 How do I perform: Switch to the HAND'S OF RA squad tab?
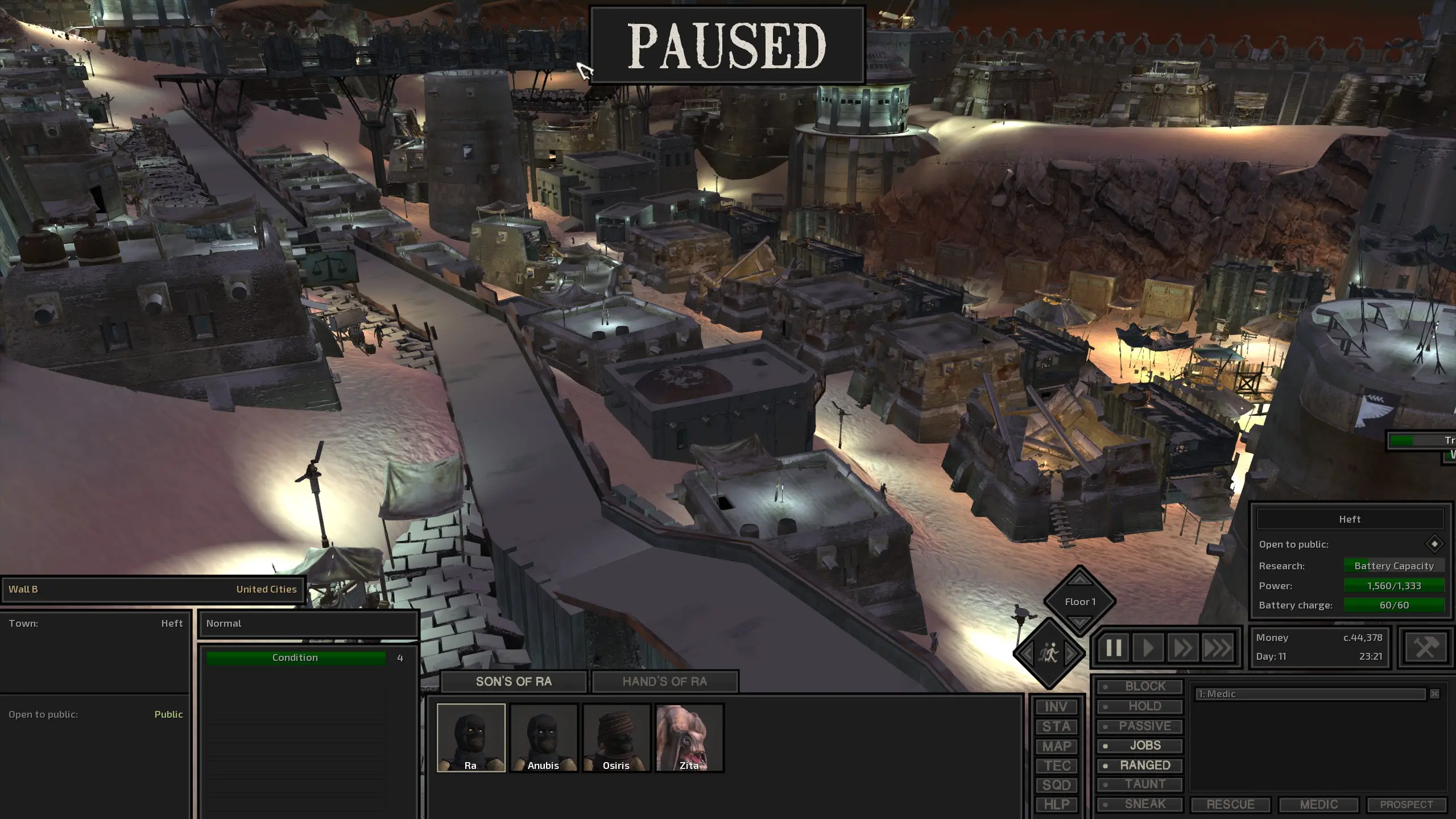[x=664, y=681]
